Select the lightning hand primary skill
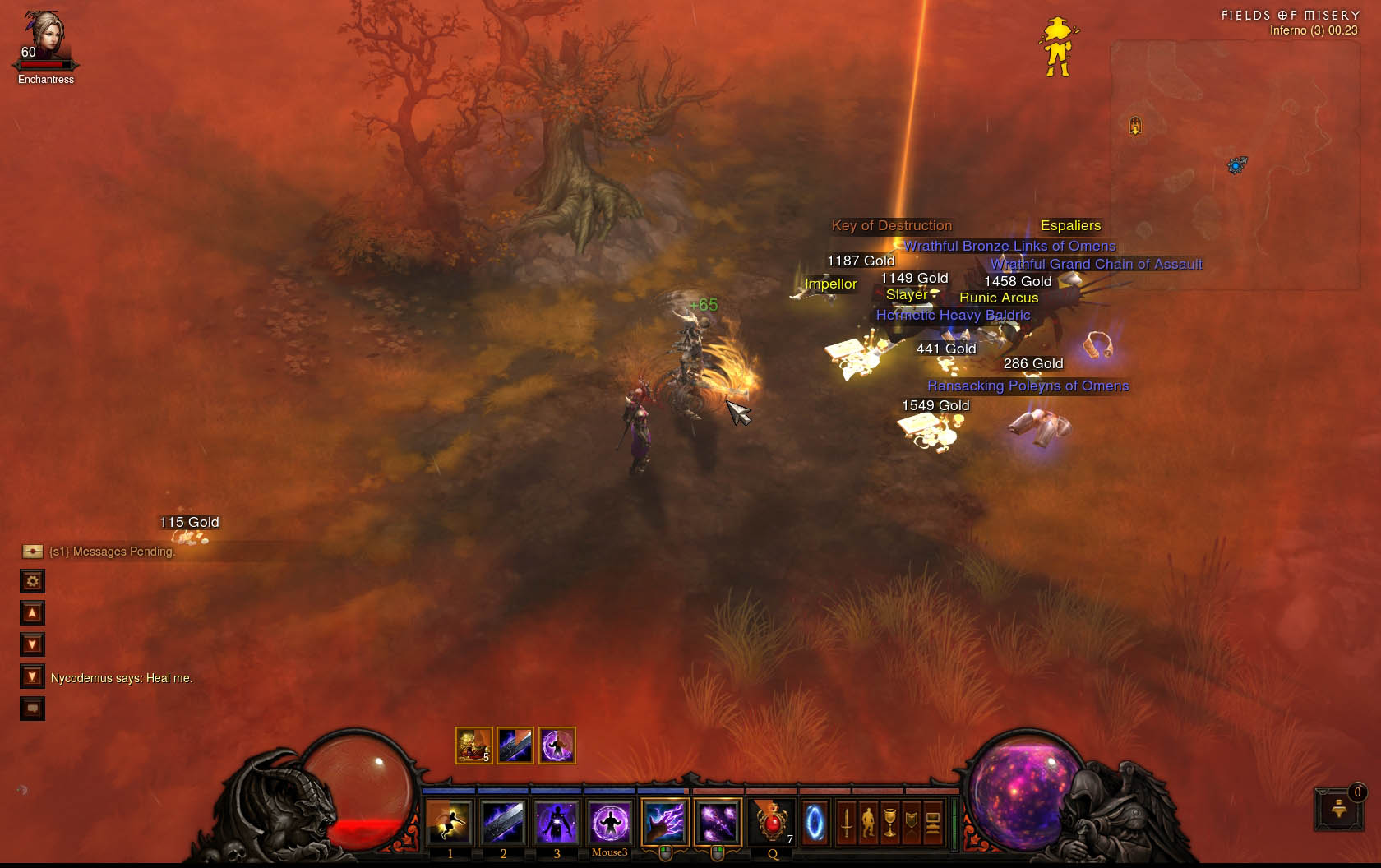Viewport: 1381px width, 868px height. click(x=665, y=821)
